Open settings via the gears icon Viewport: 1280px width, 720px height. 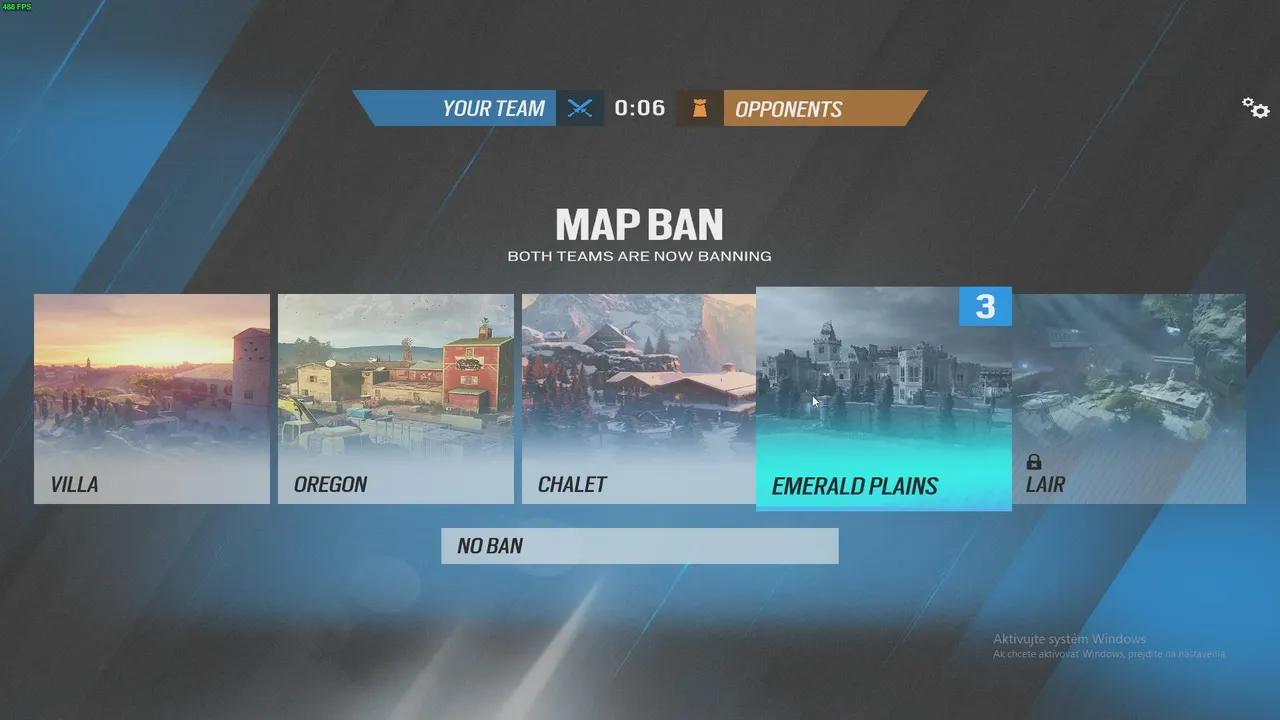1253,109
